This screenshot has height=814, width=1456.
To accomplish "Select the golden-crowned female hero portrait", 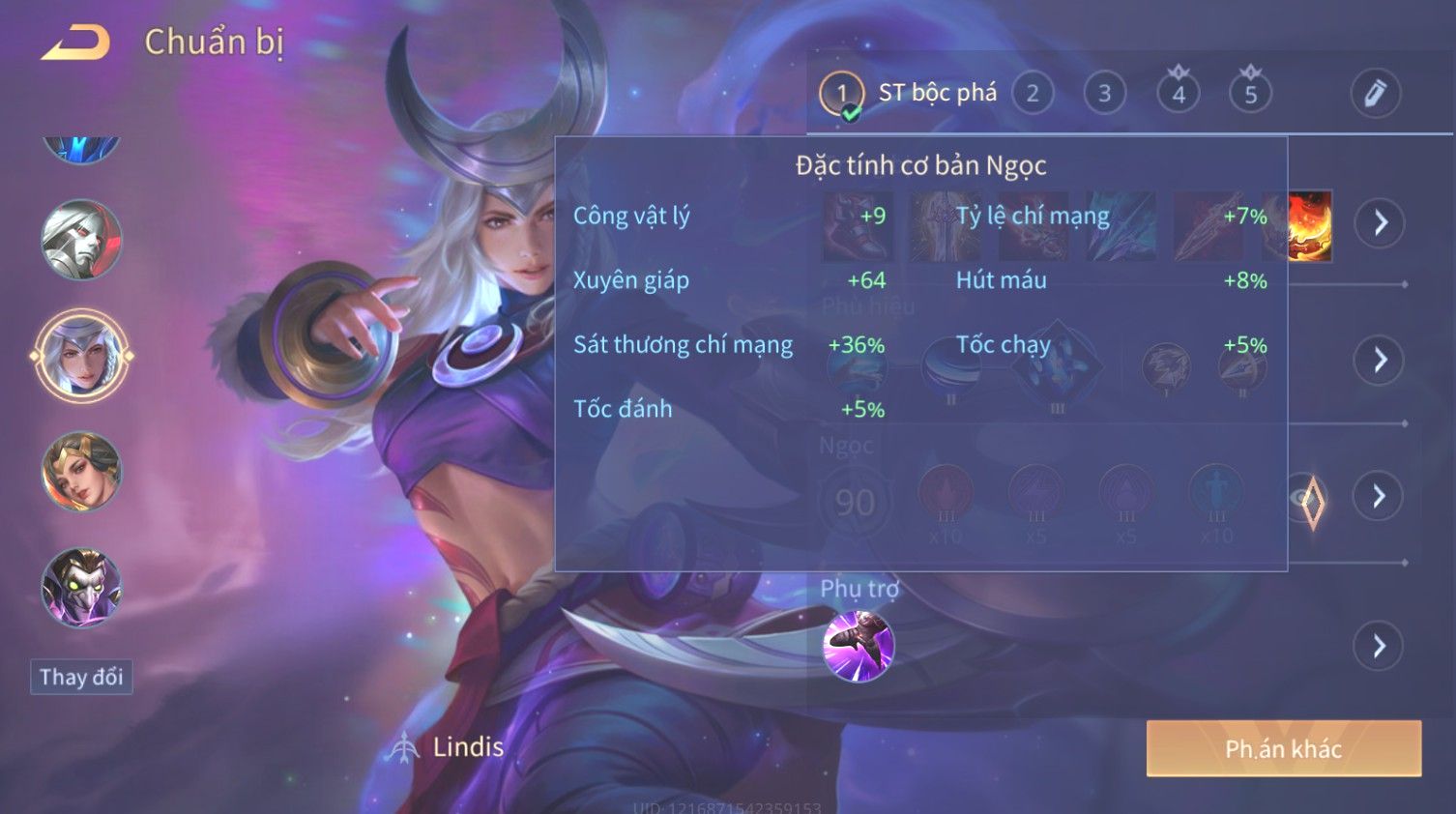I will click(x=81, y=472).
